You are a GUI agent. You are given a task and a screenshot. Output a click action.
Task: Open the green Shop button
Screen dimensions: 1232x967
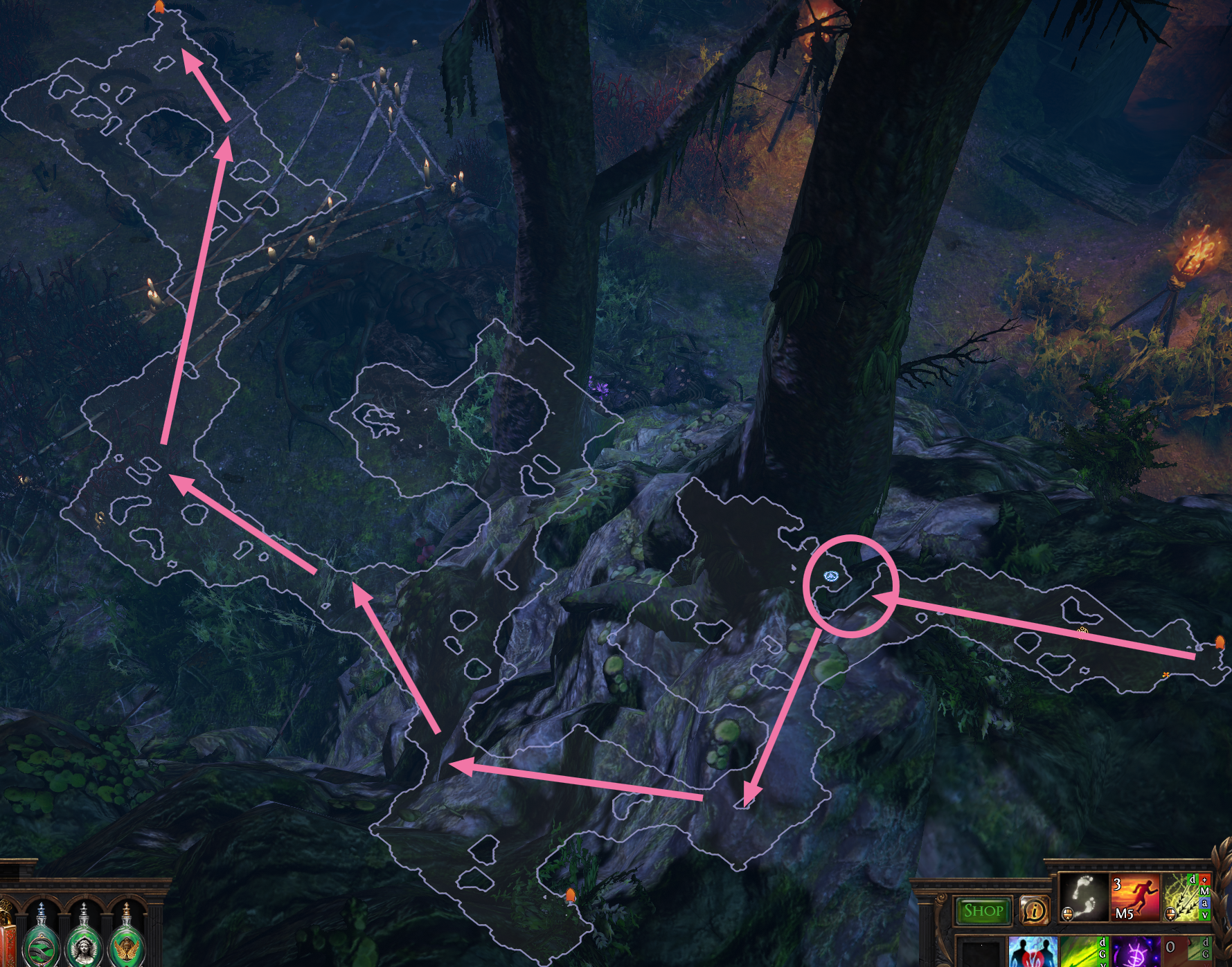coord(983,910)
